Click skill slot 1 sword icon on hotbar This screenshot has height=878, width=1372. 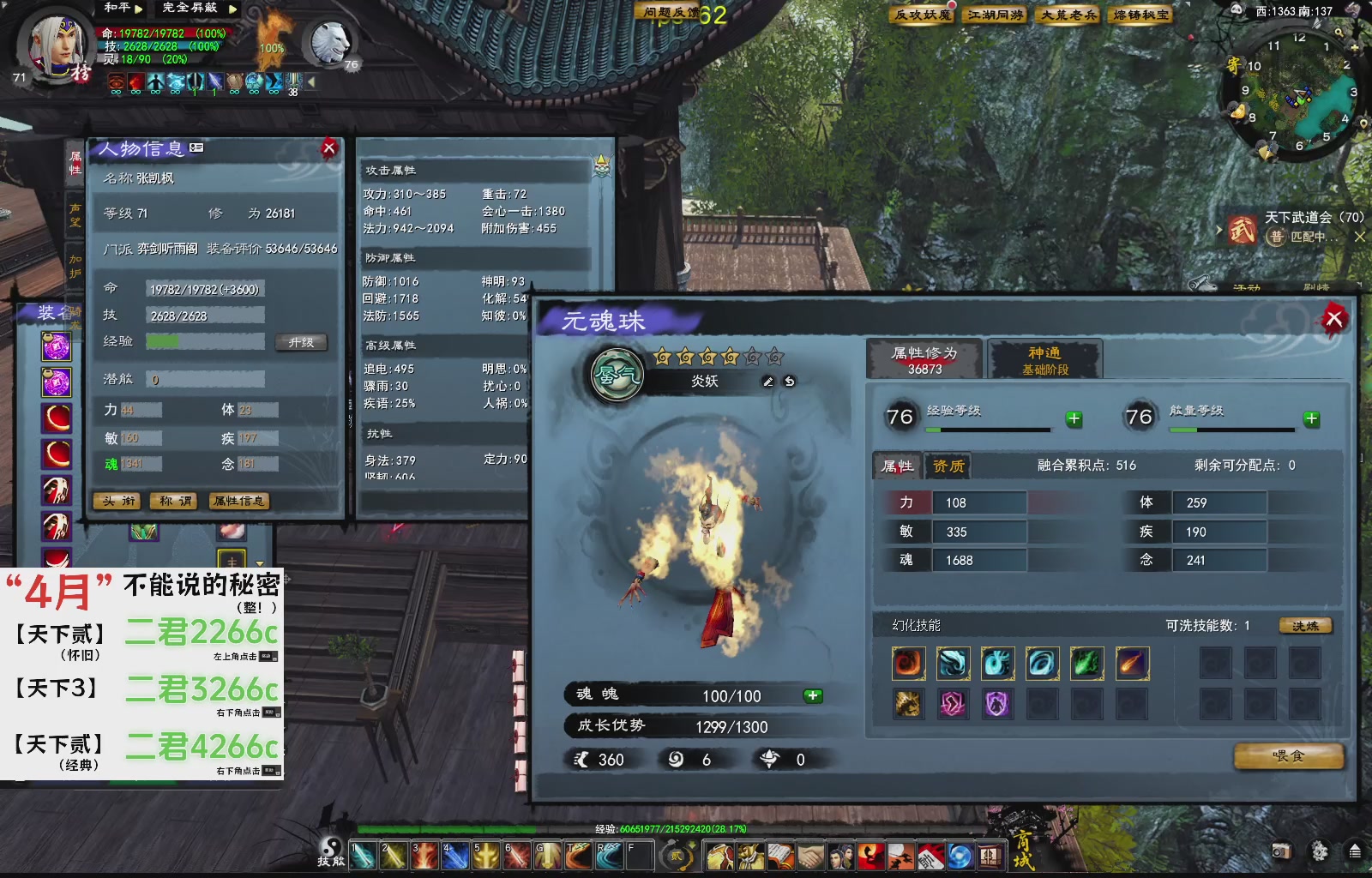pos(363,855)
